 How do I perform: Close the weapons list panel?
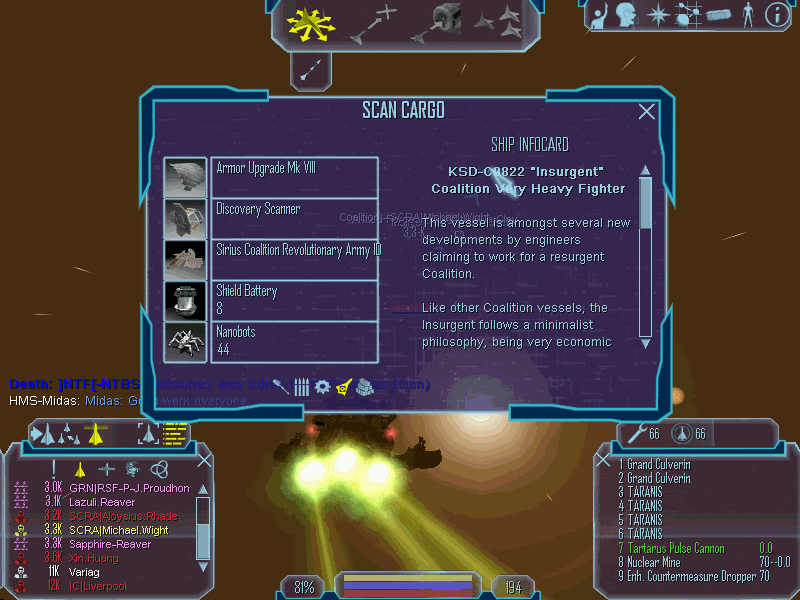[x=603, y=461]
